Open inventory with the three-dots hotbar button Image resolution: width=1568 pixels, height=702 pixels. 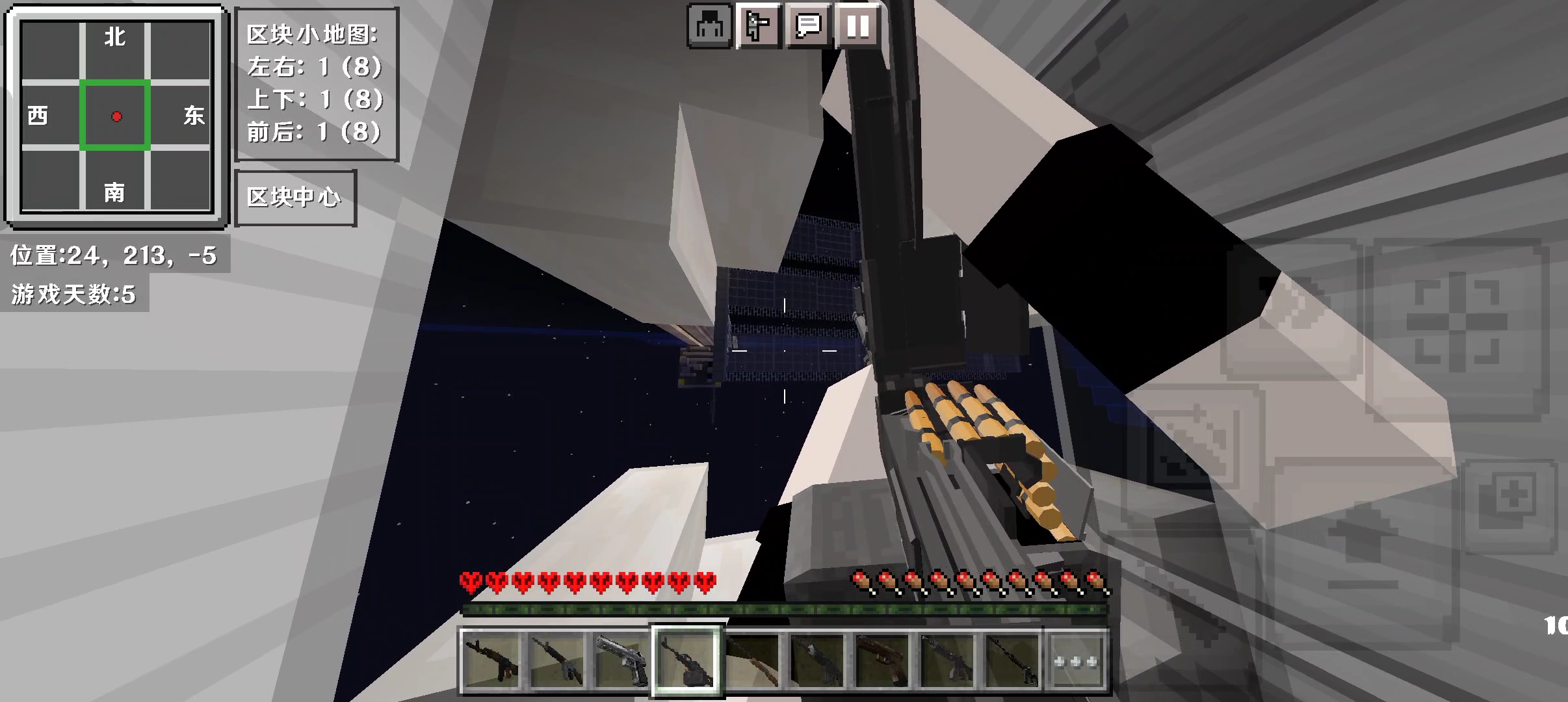click(1076, 661)
